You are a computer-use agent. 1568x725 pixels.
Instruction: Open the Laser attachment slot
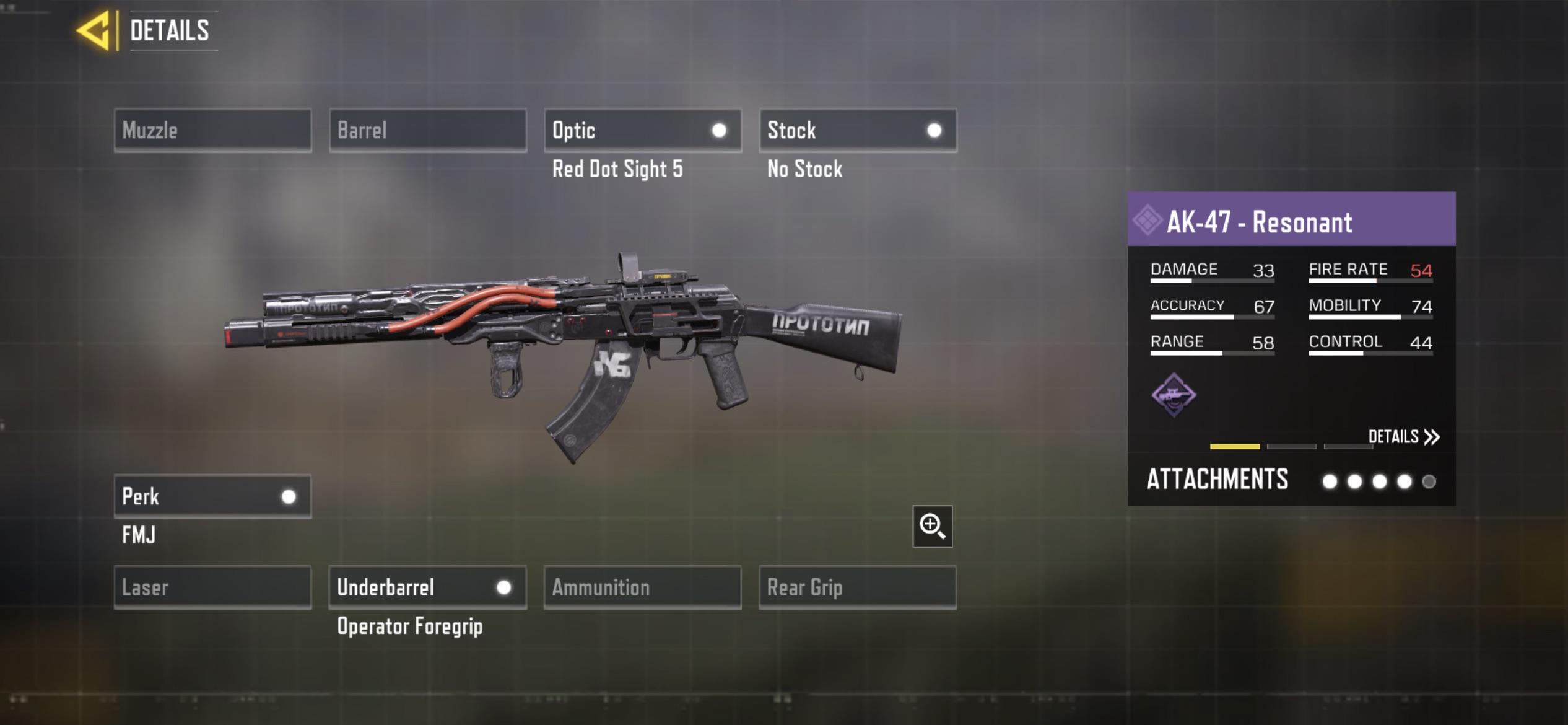click(x=212, y=587)
